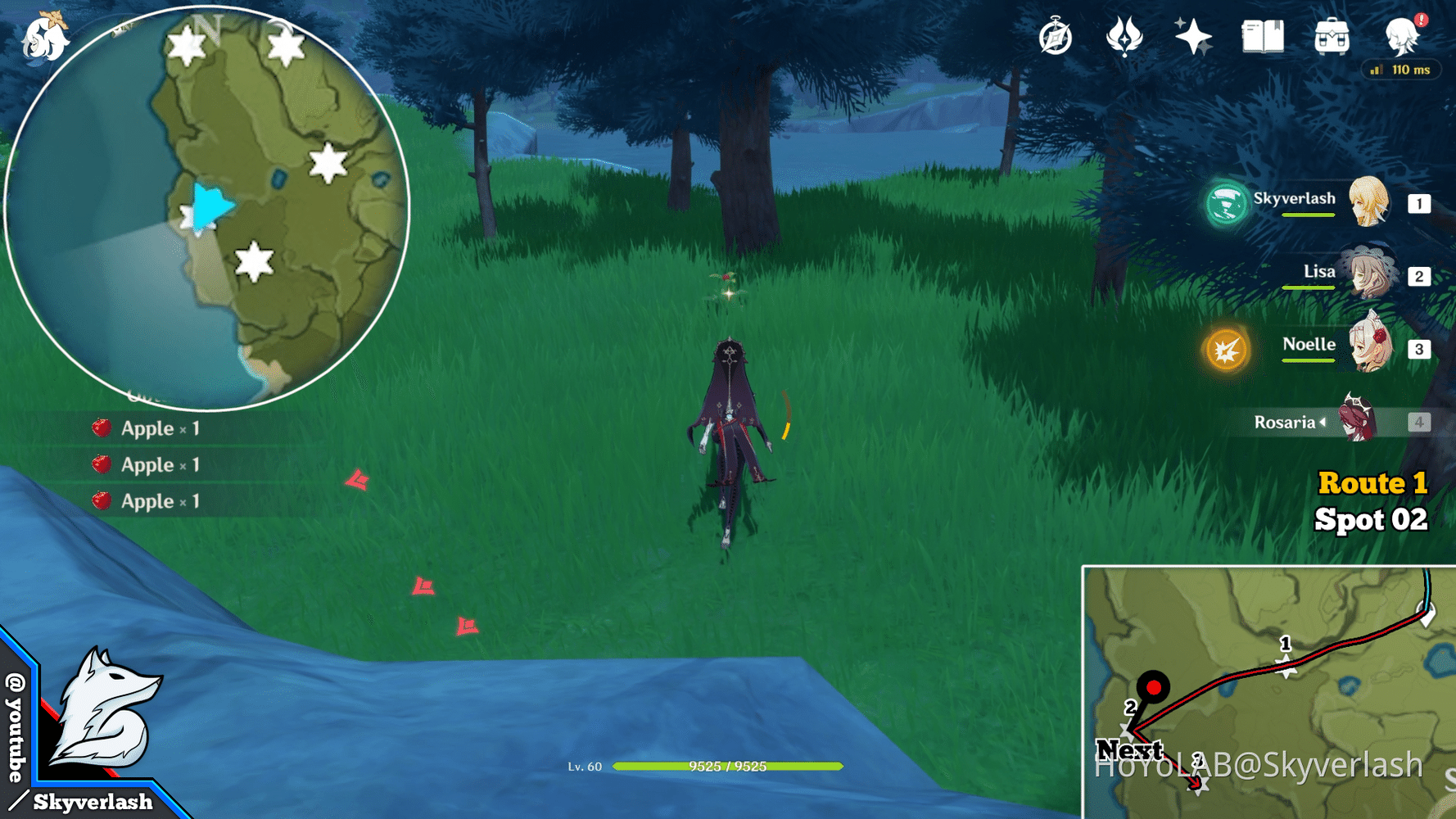This screenshot has height=819, width=1456.
Task: Click the 9525/9525 HP bar
Action: click(729, 767)
